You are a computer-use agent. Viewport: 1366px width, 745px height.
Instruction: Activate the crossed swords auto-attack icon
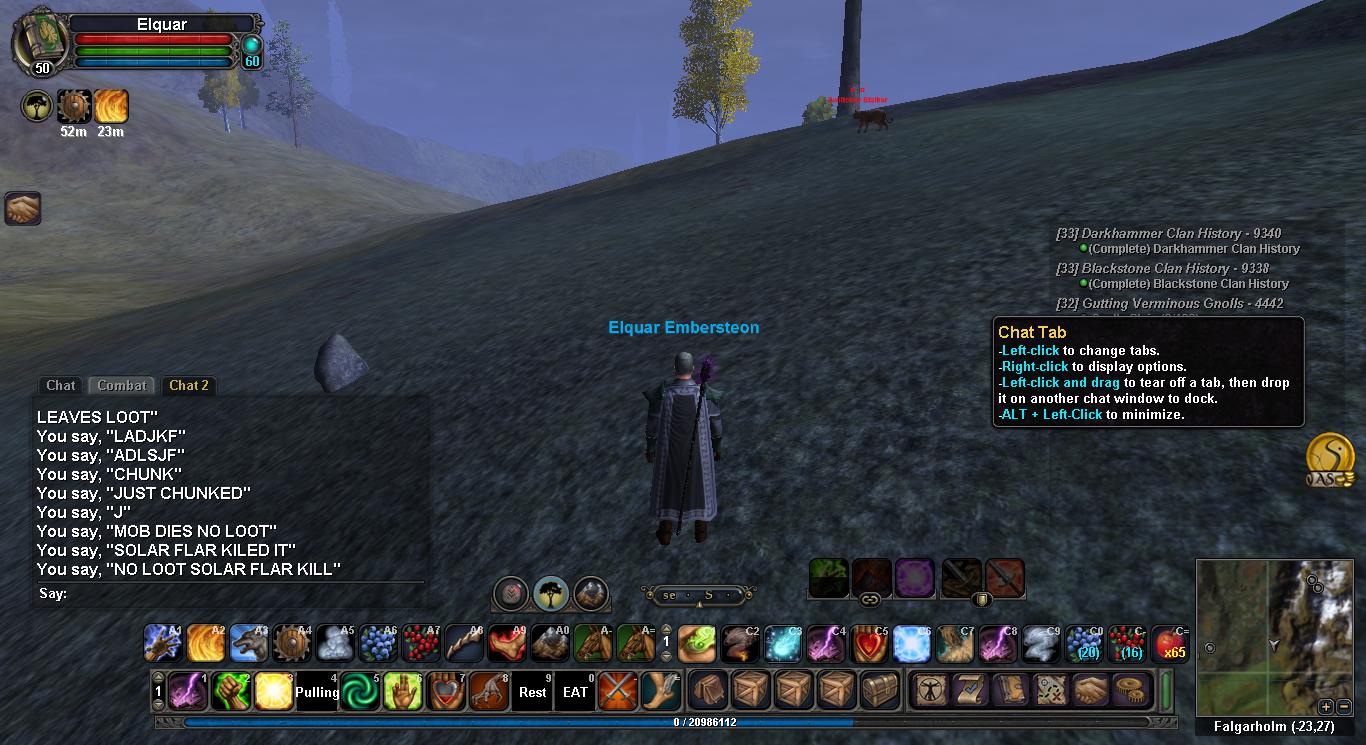tap(619, 692)
